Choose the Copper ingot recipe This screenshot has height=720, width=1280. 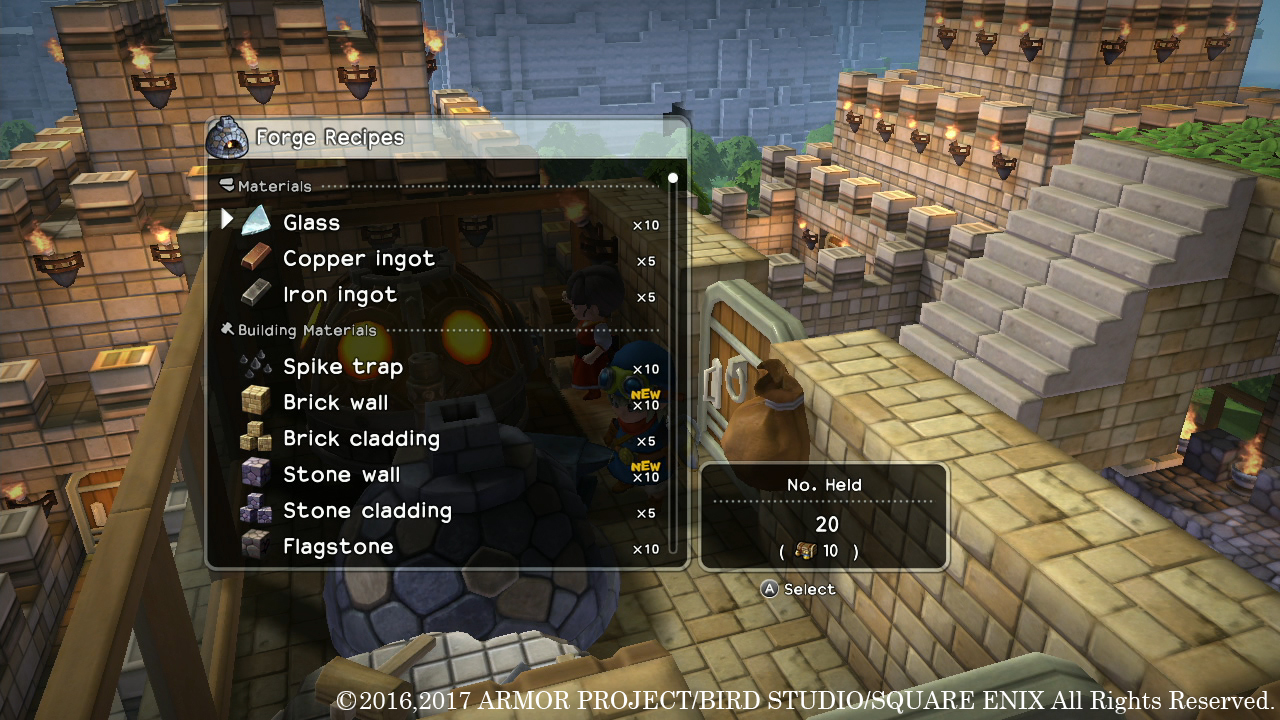click(x=358, y=259)
